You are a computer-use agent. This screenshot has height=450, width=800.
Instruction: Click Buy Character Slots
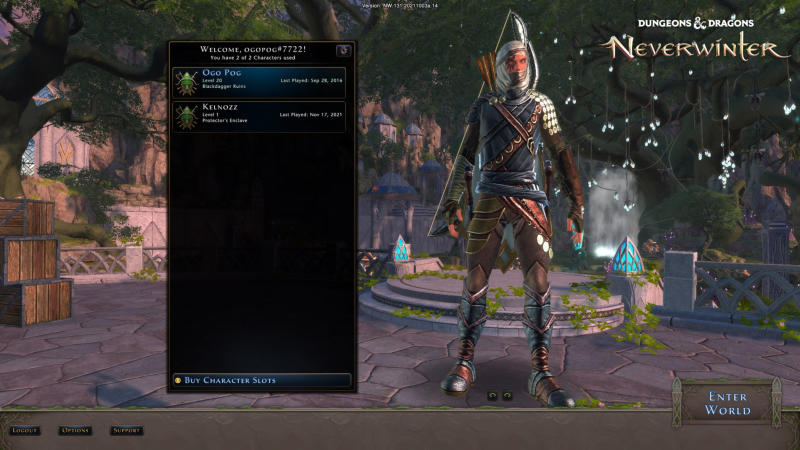tap(262, 380)
